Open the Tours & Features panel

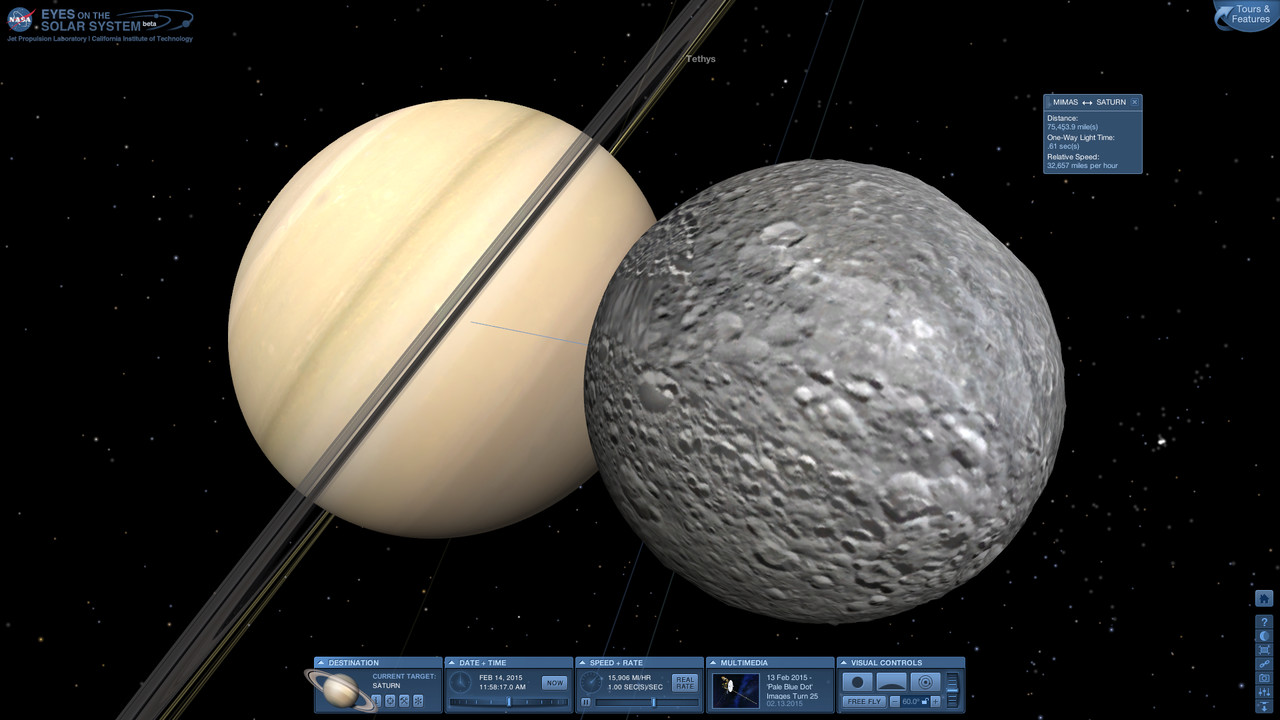(1249, 15)
